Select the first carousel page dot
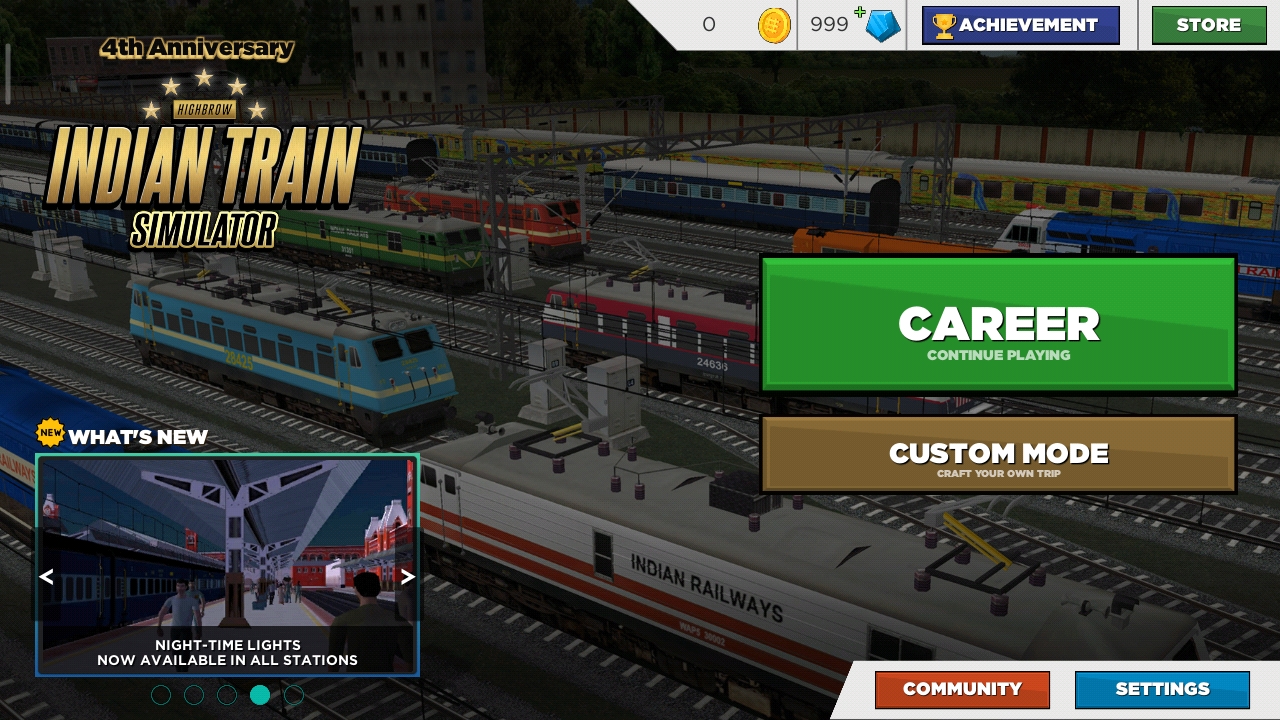This screenshot has height=720, width=1280. point(161,694)
